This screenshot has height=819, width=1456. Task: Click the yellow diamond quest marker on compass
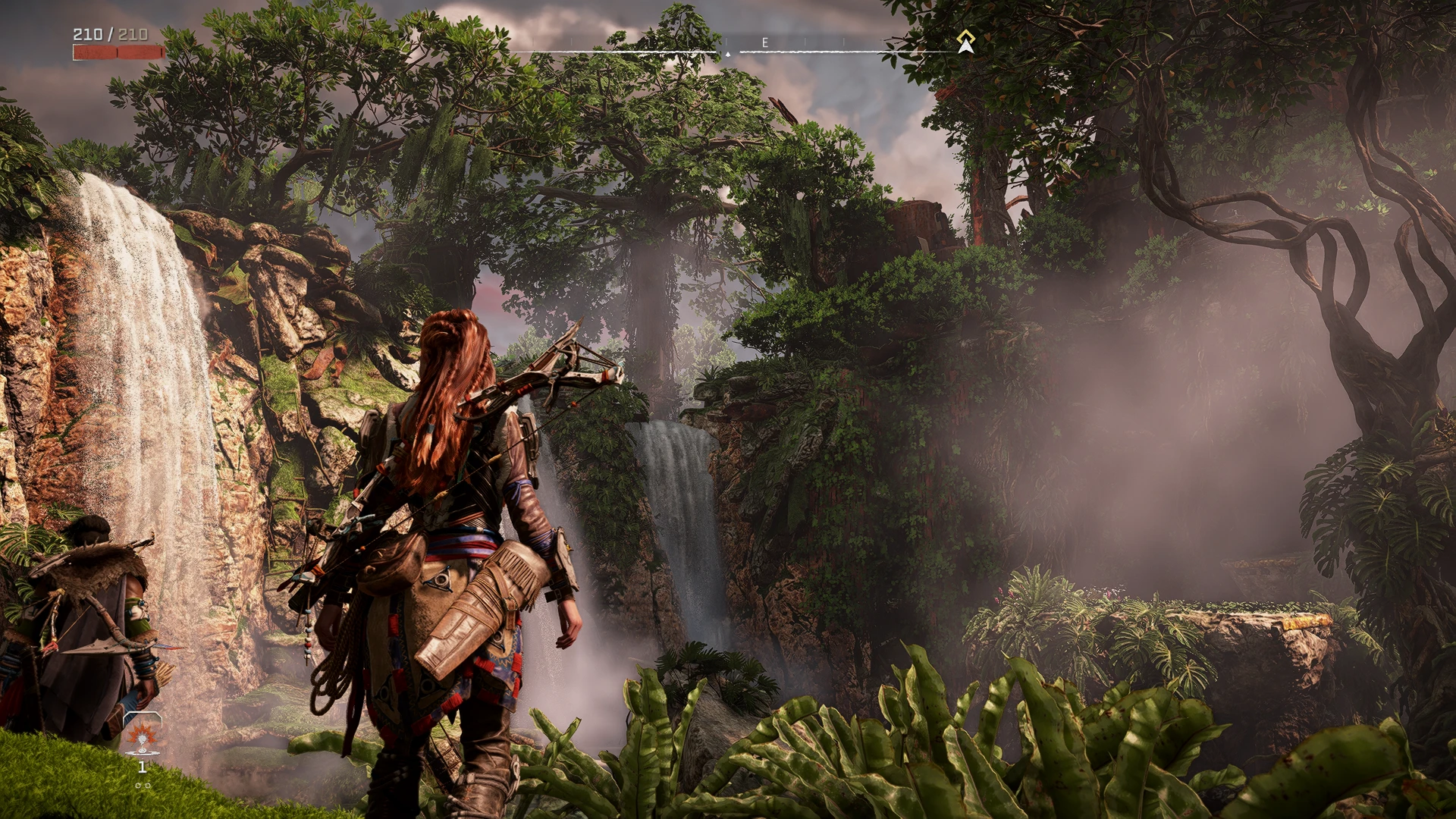(x=965, y=36)
